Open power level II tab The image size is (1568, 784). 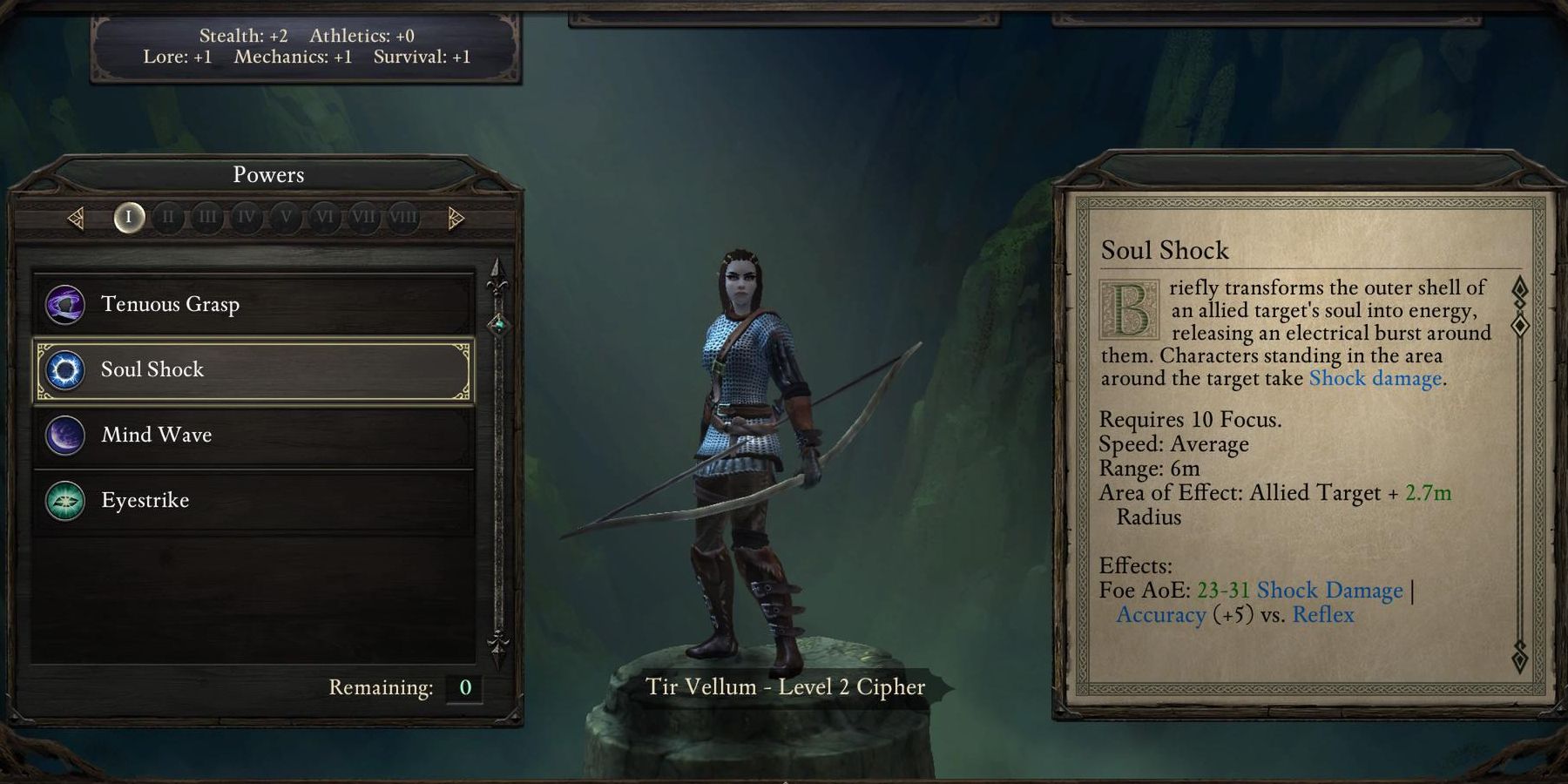tap(168, 217)
